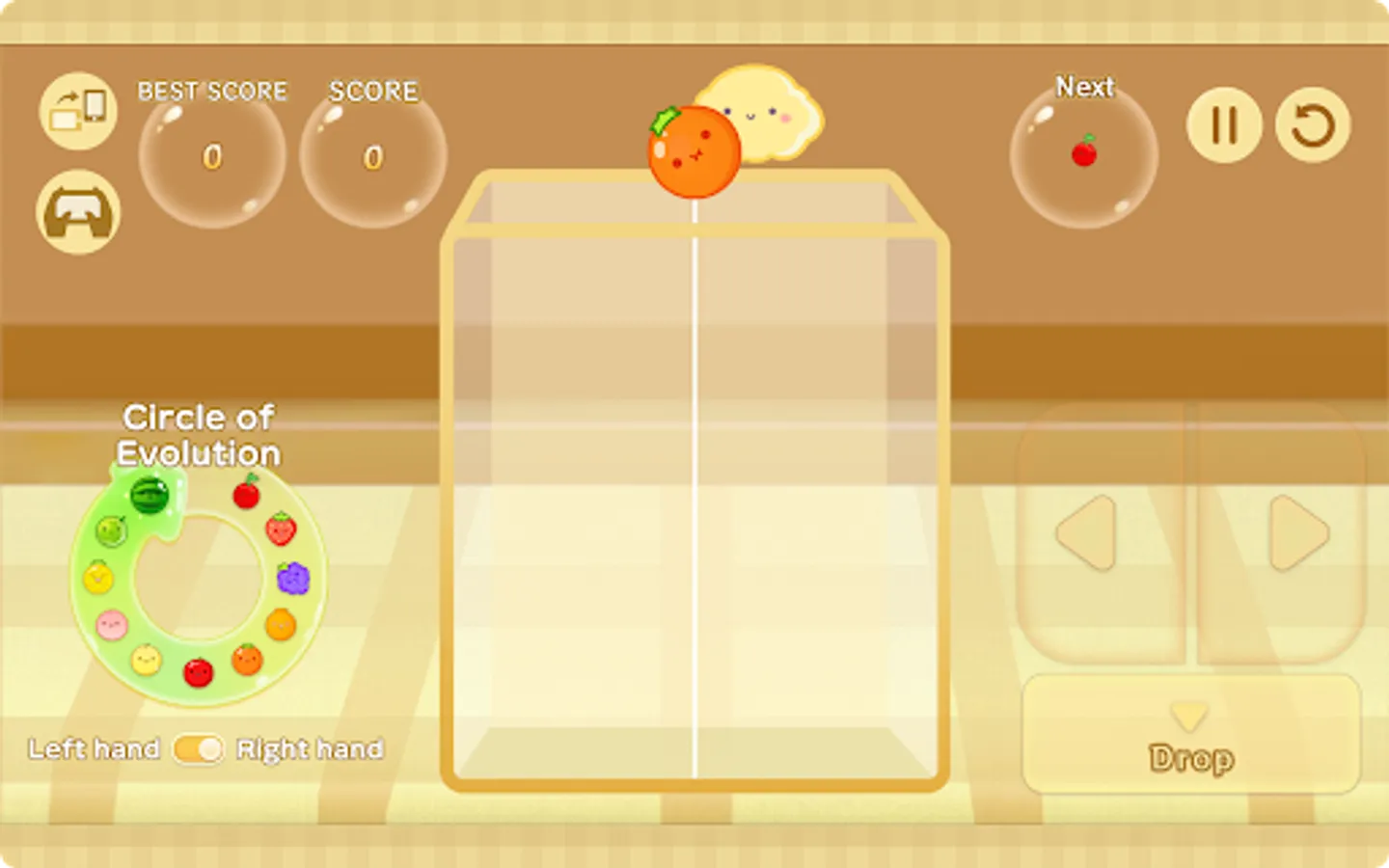Click the Next fruit preview bubble
The height and width of the screenshot is (868, 1389).
pos(1084,154)
